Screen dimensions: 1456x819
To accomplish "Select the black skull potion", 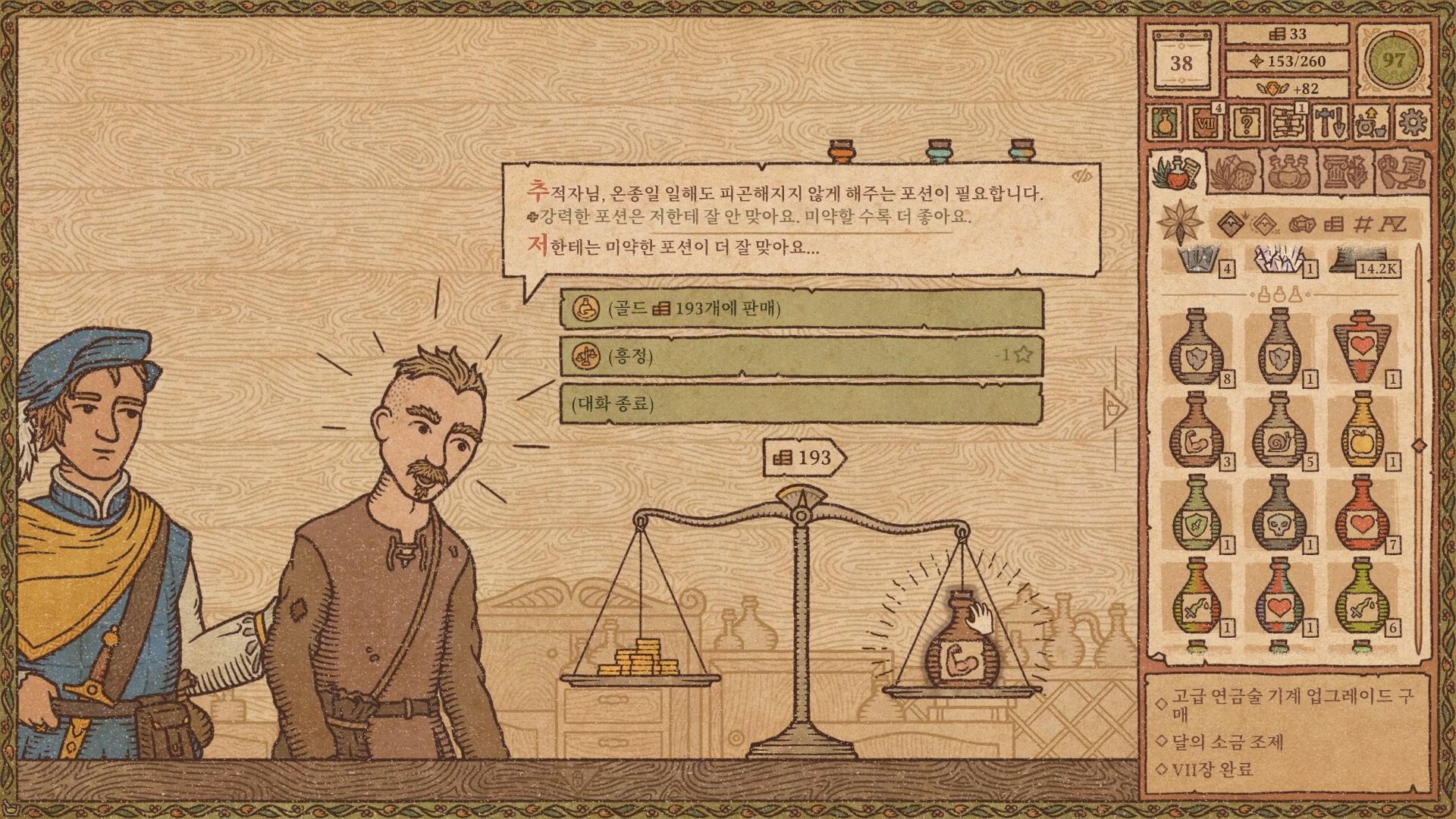I will click(1279, 515).
